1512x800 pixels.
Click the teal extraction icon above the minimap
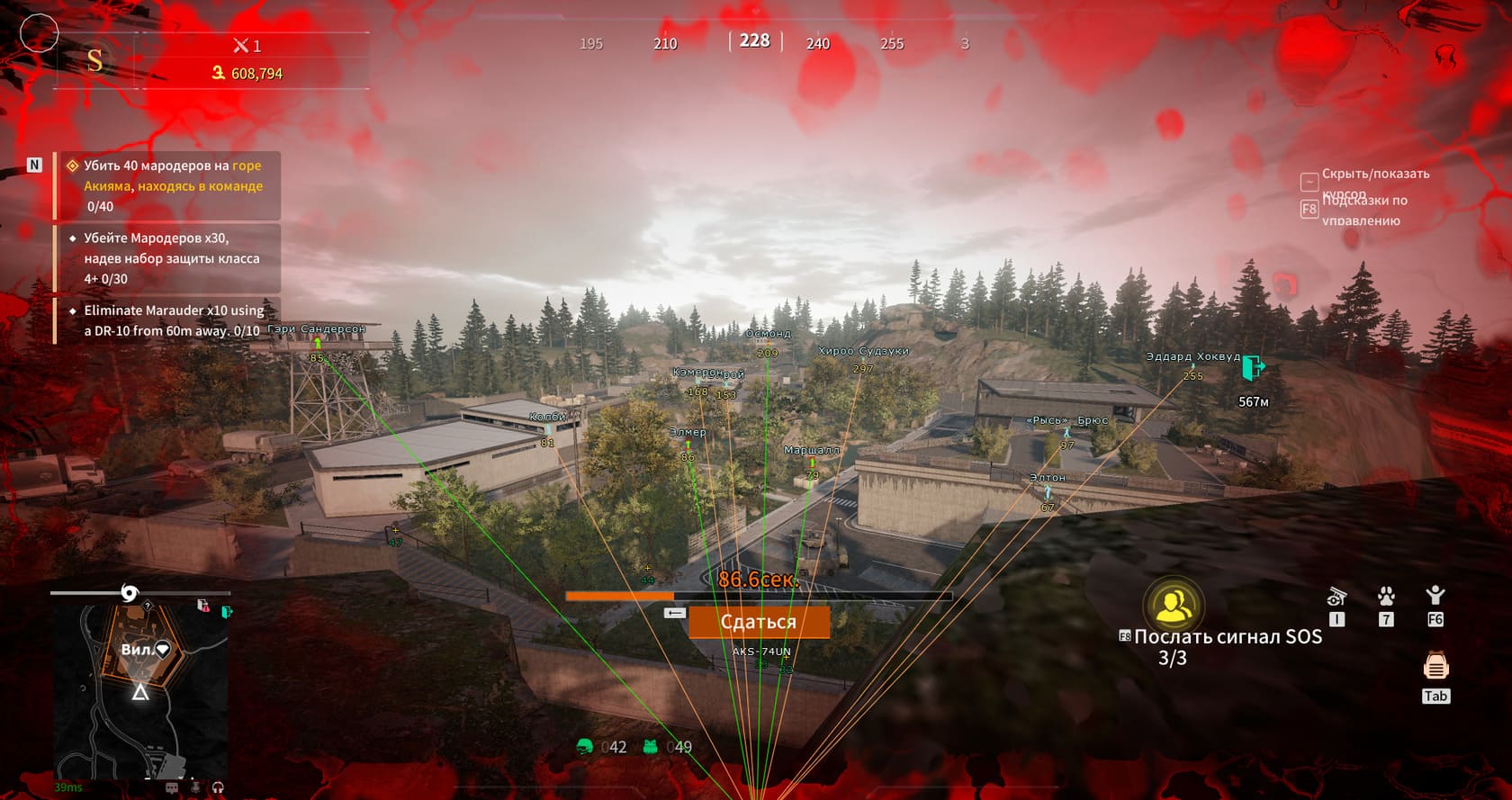pos(227,612)
